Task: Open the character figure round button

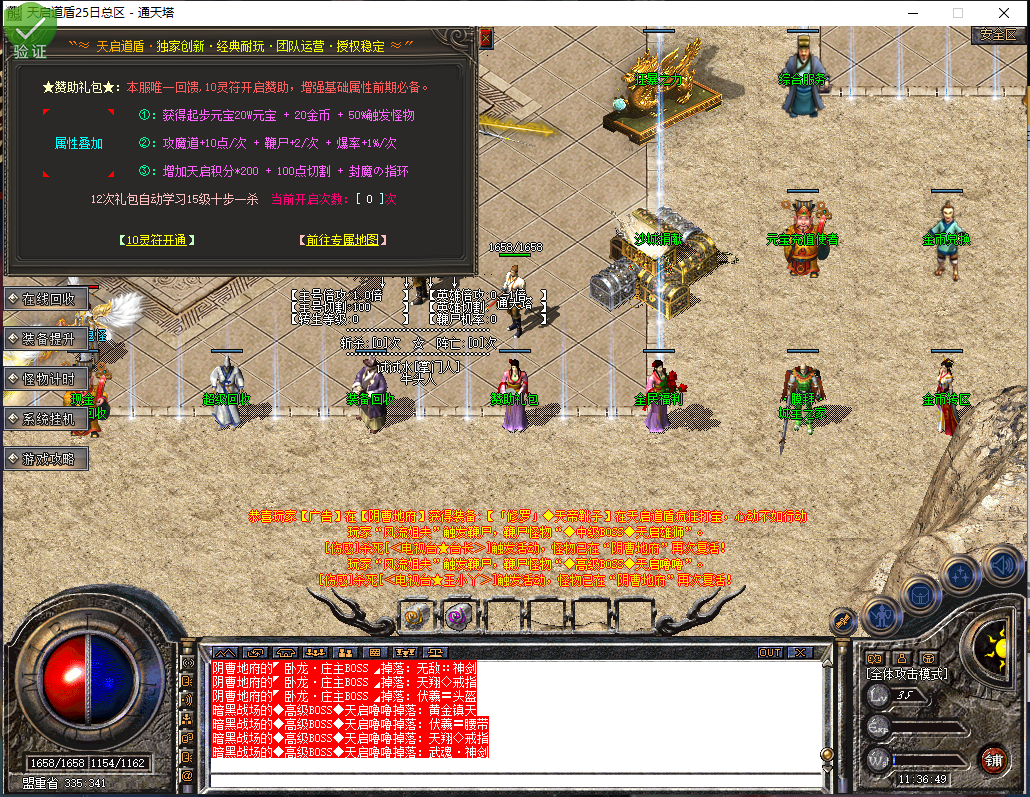Action: click(882, 614)
